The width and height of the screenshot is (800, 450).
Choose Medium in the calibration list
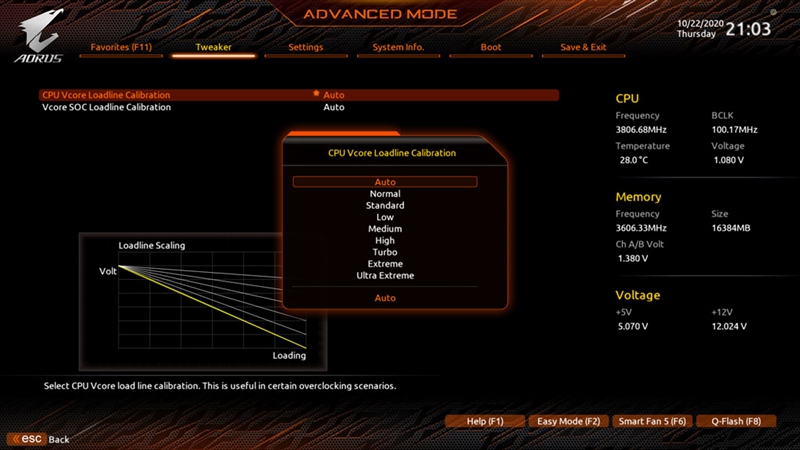pos(385,229)
